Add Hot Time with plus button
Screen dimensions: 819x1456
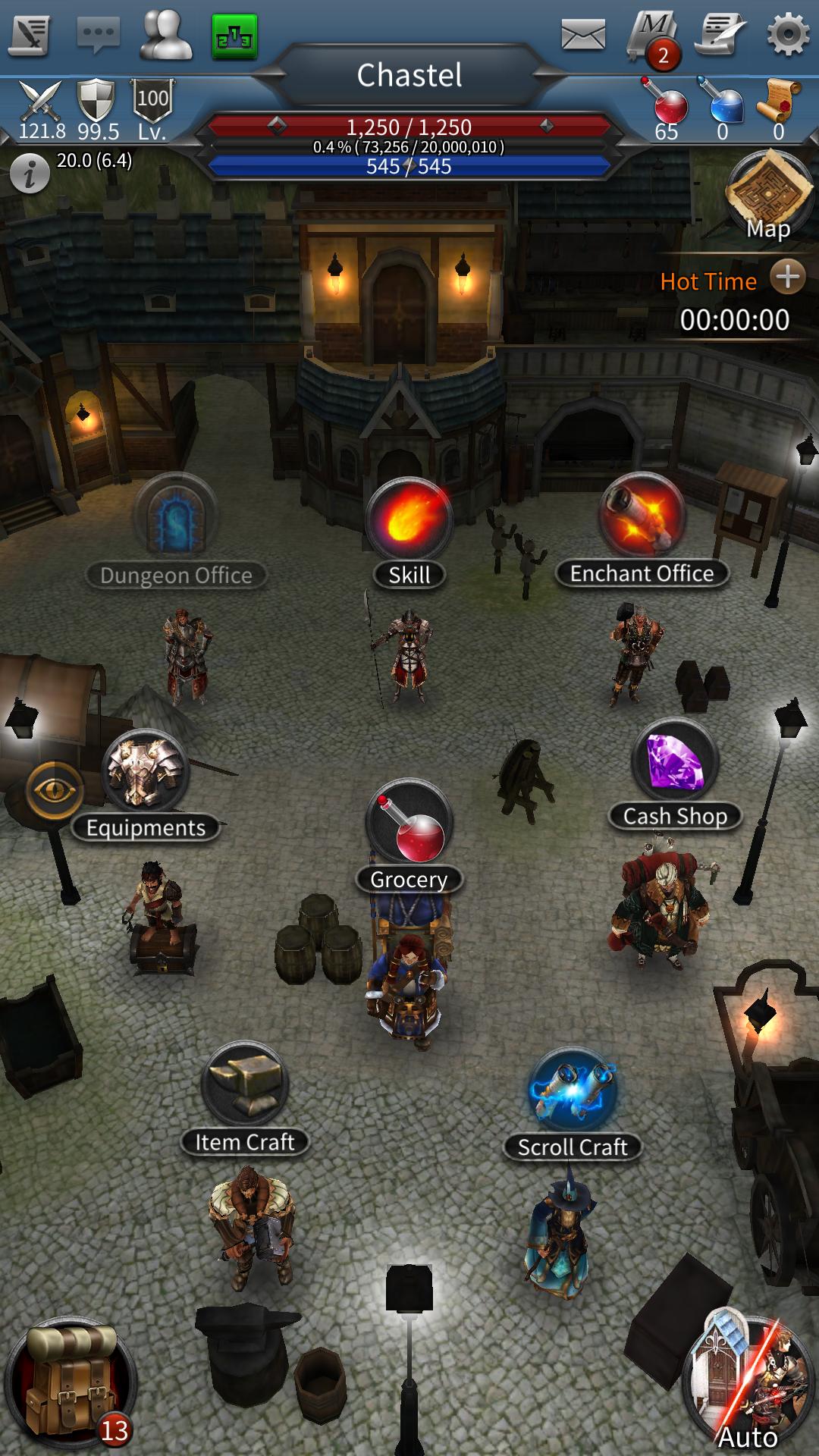787,278
